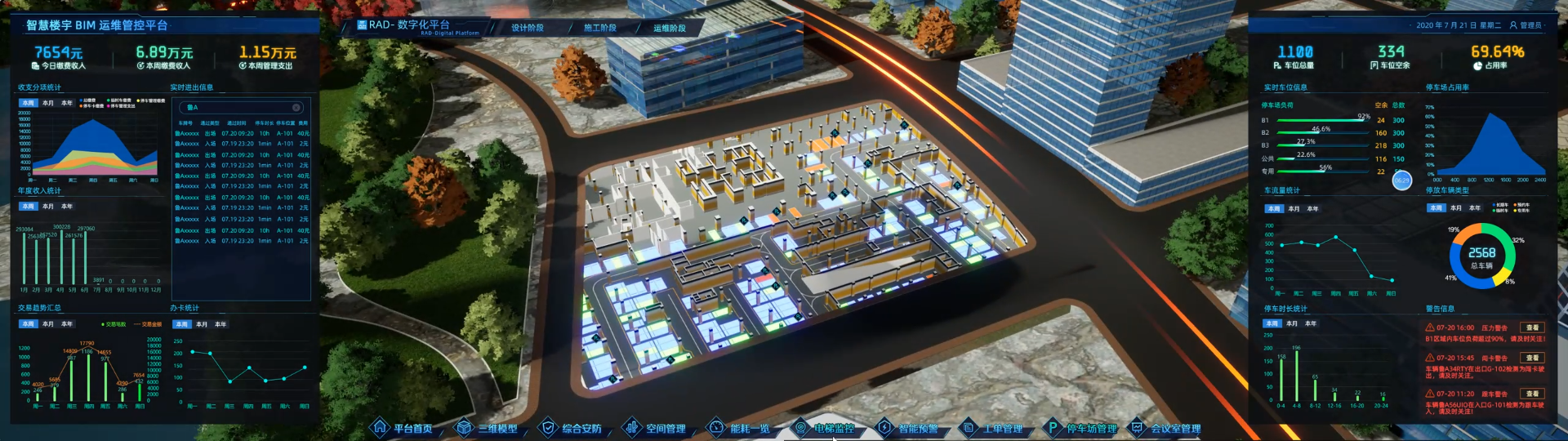This screenshot has width=1568, height=441.
Task: View the 07-20 16:00 压力警告 alert
Action: (1532, 327)
